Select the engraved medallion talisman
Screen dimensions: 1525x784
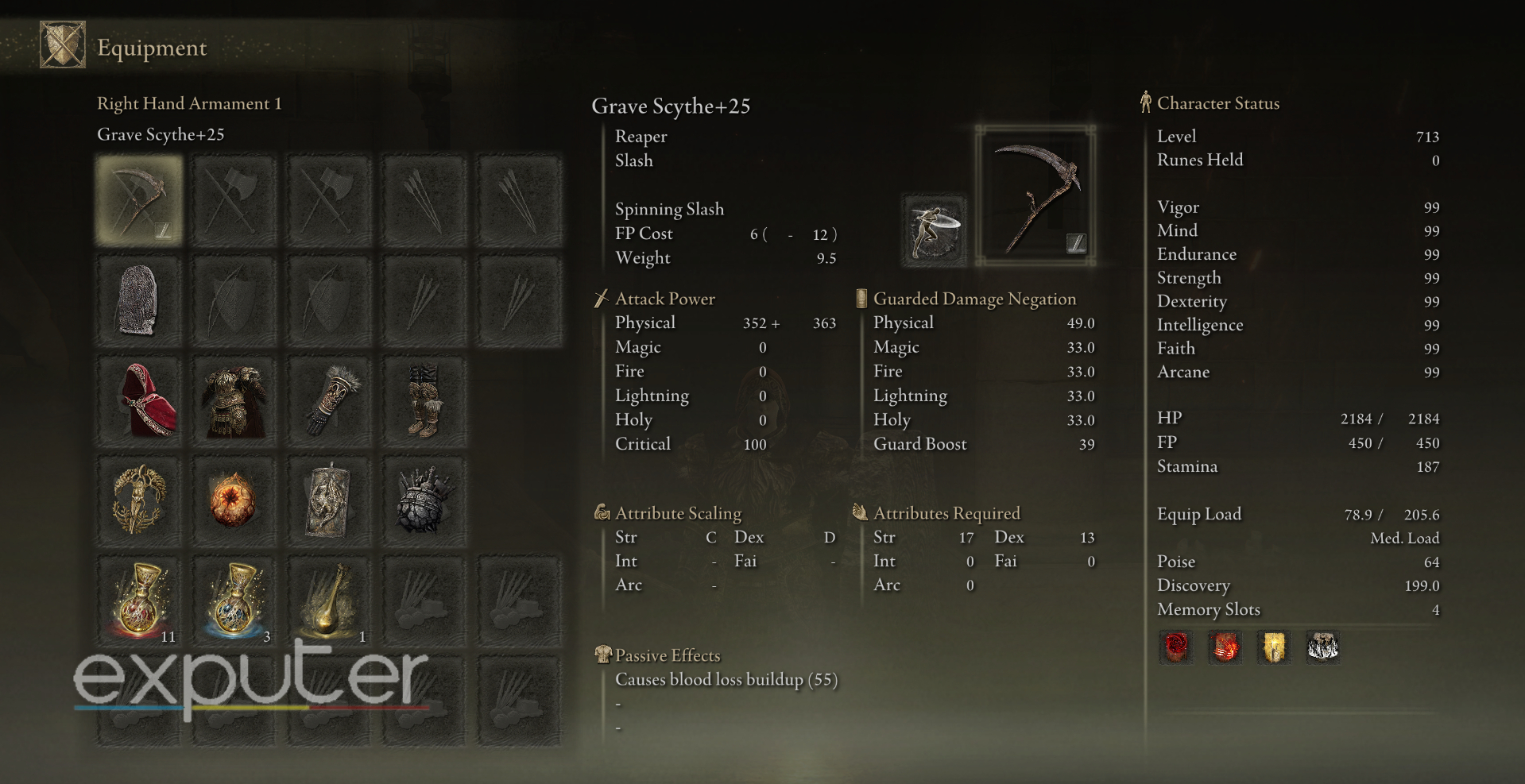click(329, 500)
